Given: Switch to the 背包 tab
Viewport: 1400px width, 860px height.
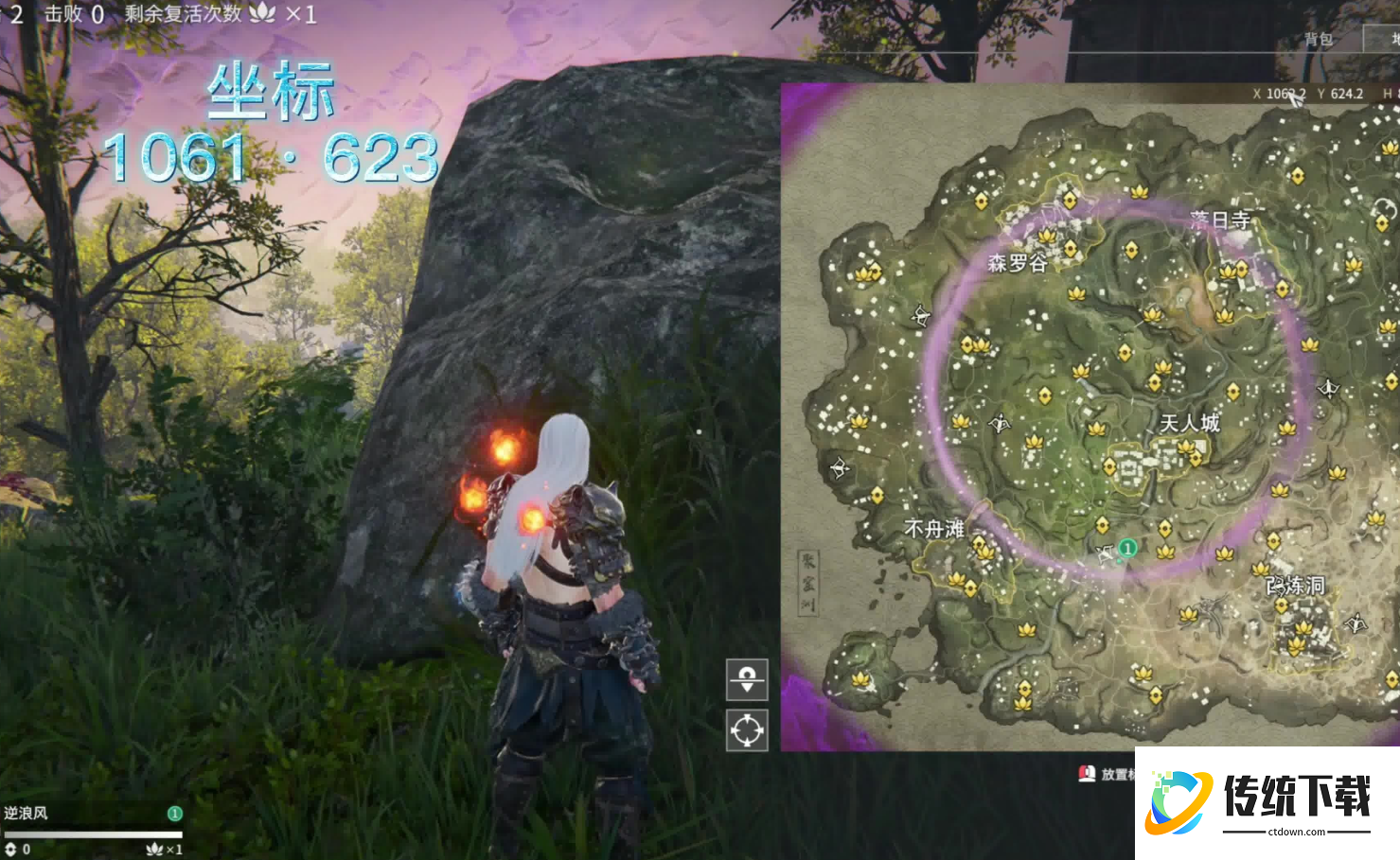Looking at the screenshot, I should [1319, 40].
